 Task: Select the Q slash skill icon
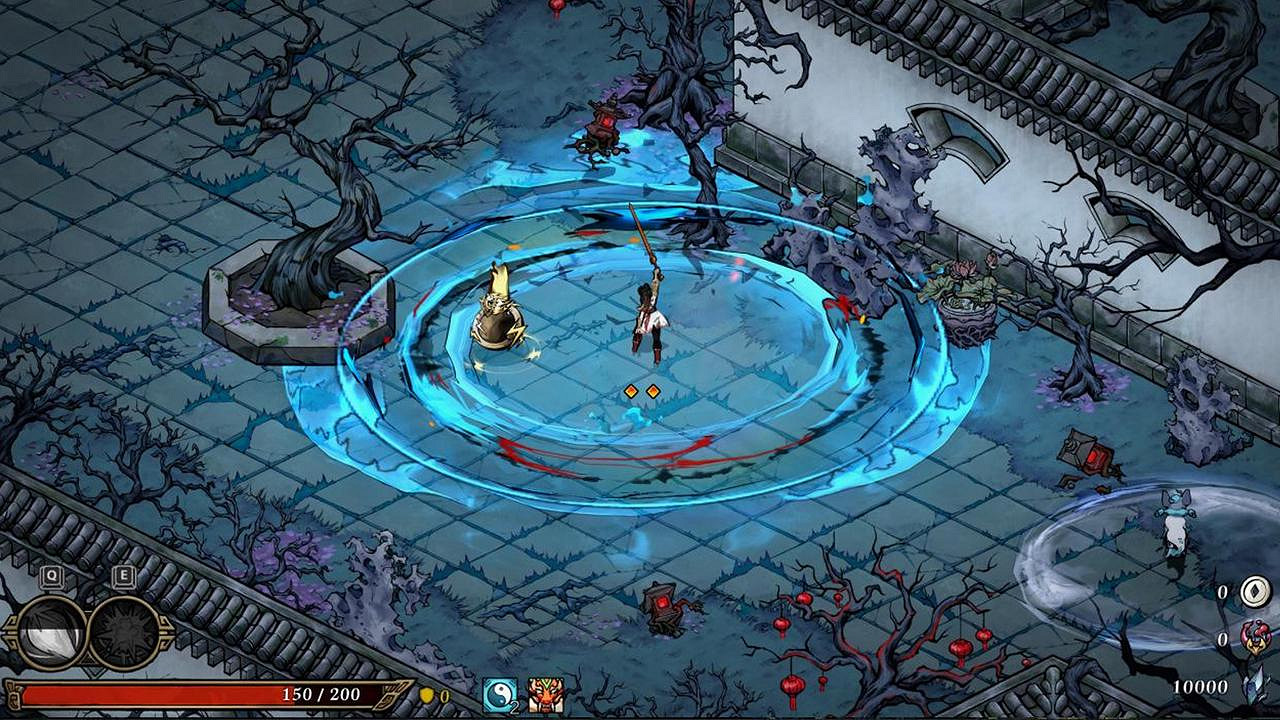52,631
